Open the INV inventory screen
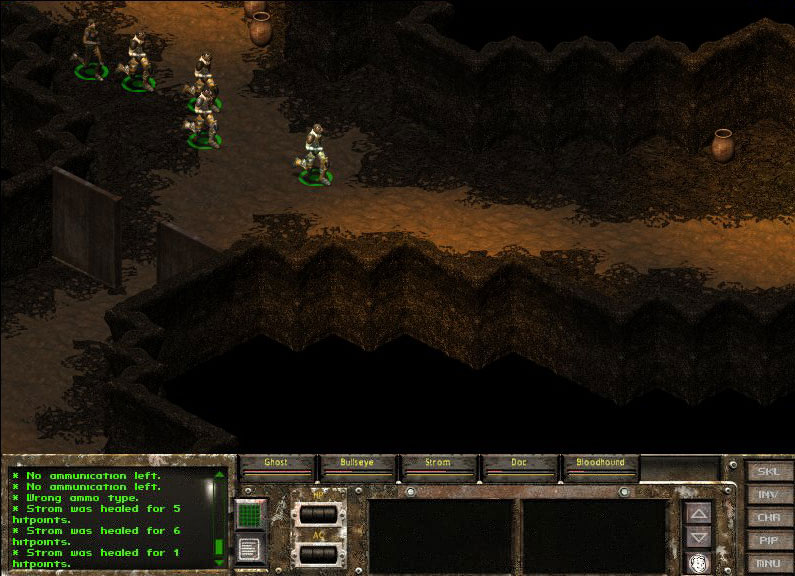The image size is (795, 576). click(x=769, y=494)
